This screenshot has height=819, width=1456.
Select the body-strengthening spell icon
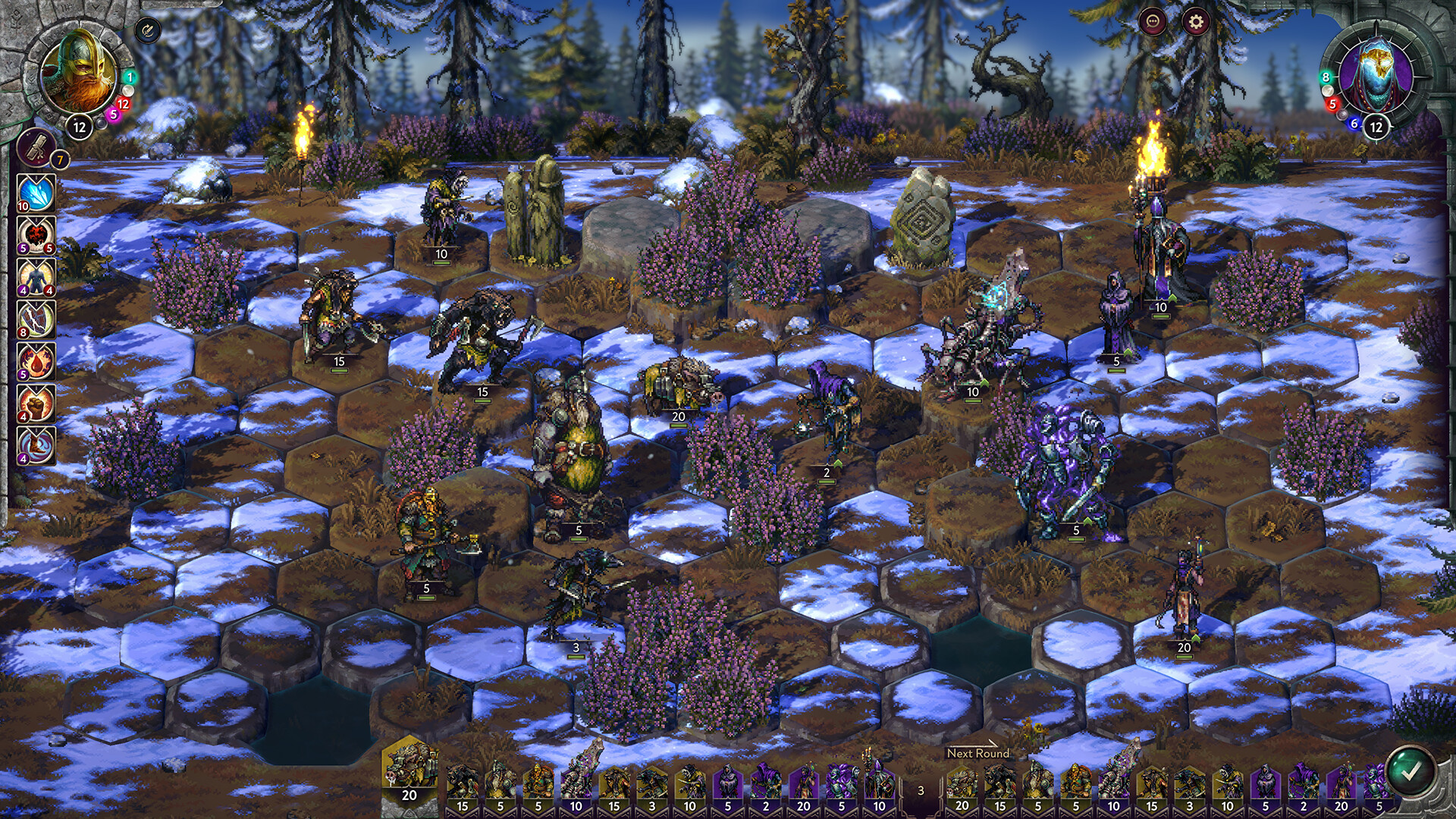pyautogui.click(x=35, y=278)
